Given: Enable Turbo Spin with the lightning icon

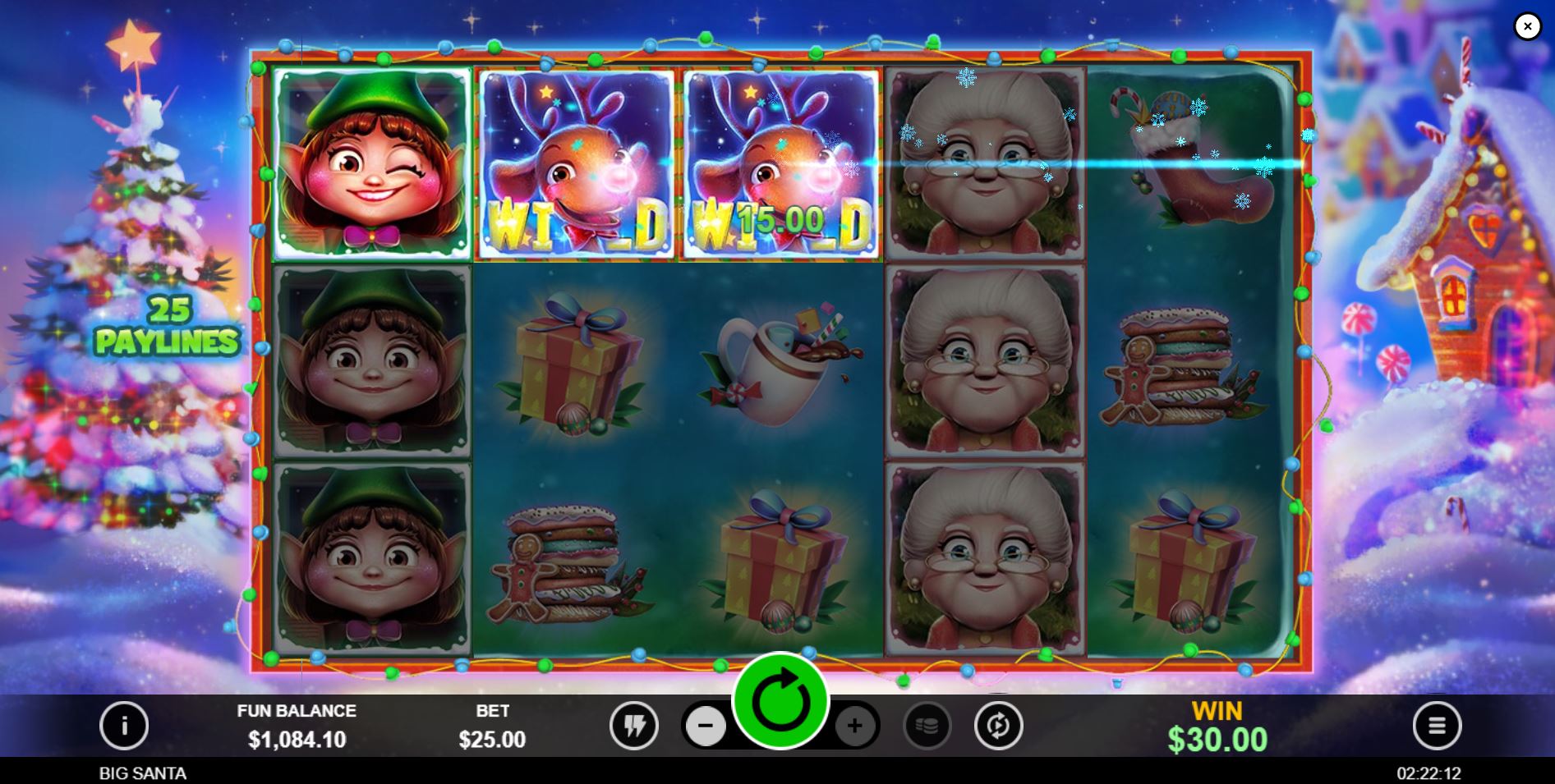Looking at the screenshot, I should pos(633,726).
